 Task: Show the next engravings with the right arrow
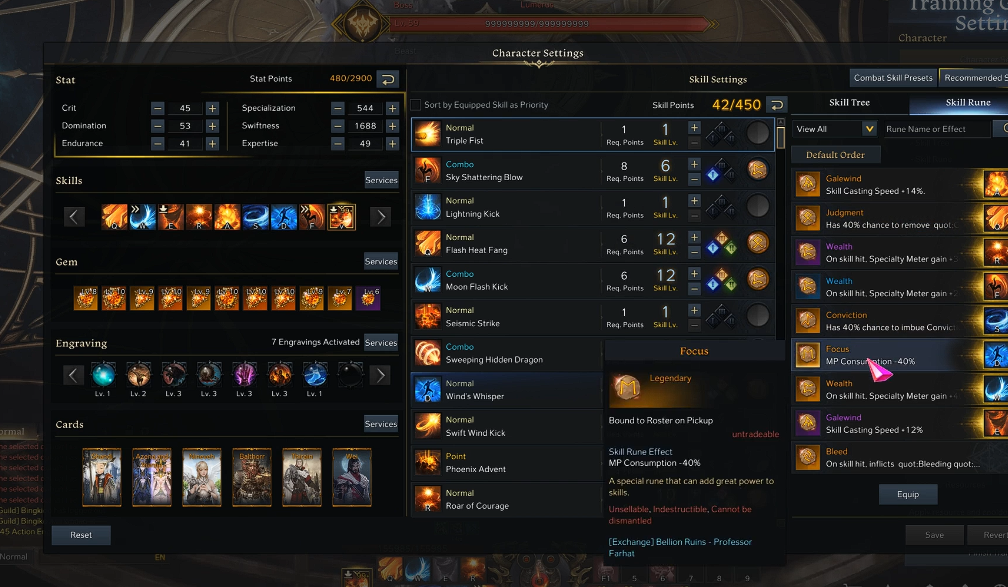(380, 375)
